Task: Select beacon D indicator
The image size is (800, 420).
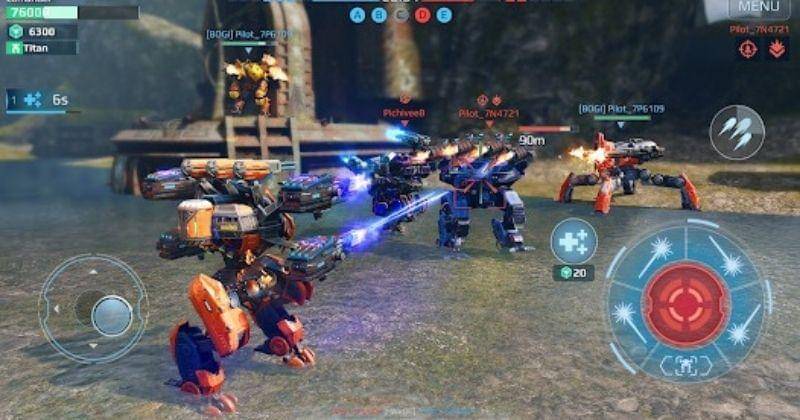Action: [422, 15]
